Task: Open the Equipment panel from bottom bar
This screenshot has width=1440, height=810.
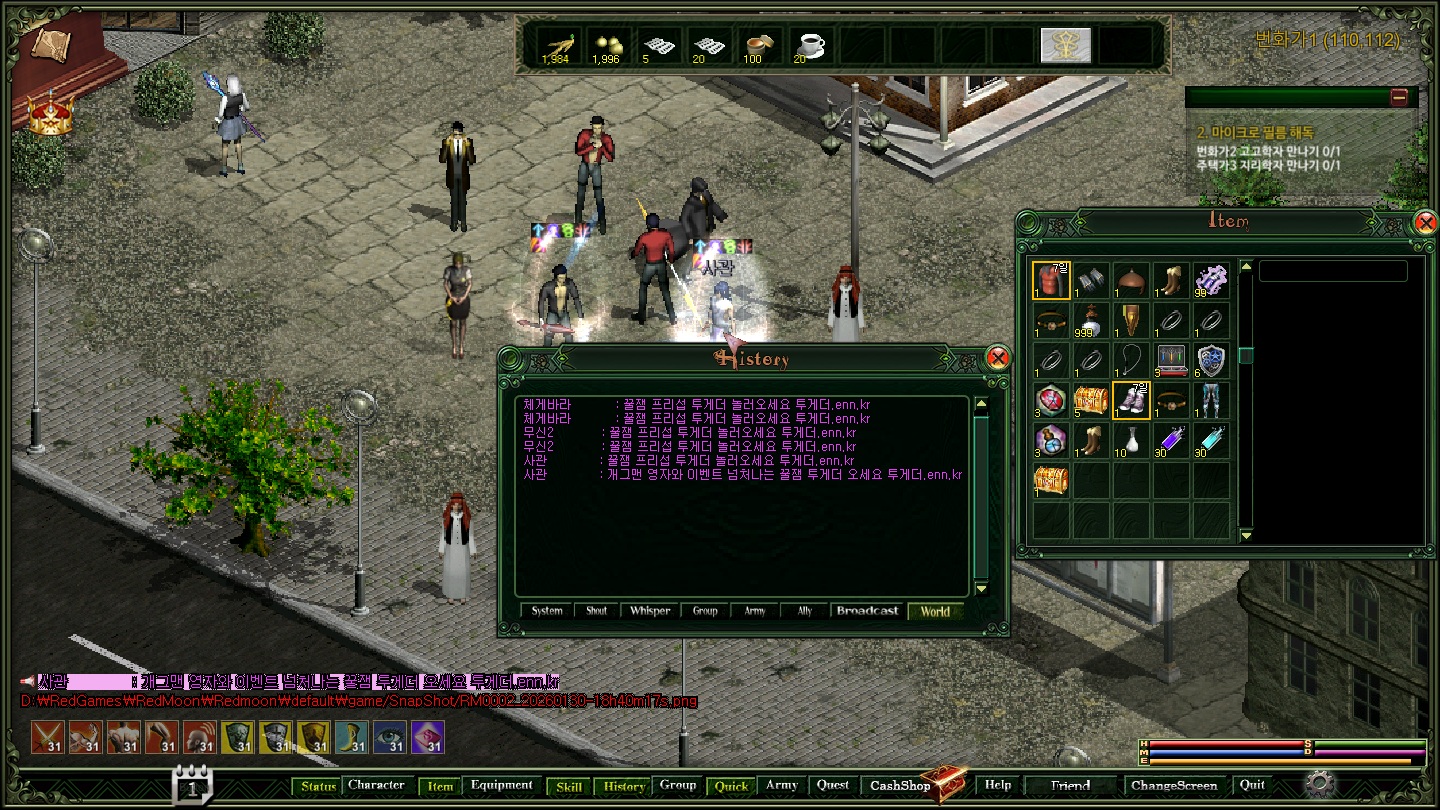Action: coord(501,786)
